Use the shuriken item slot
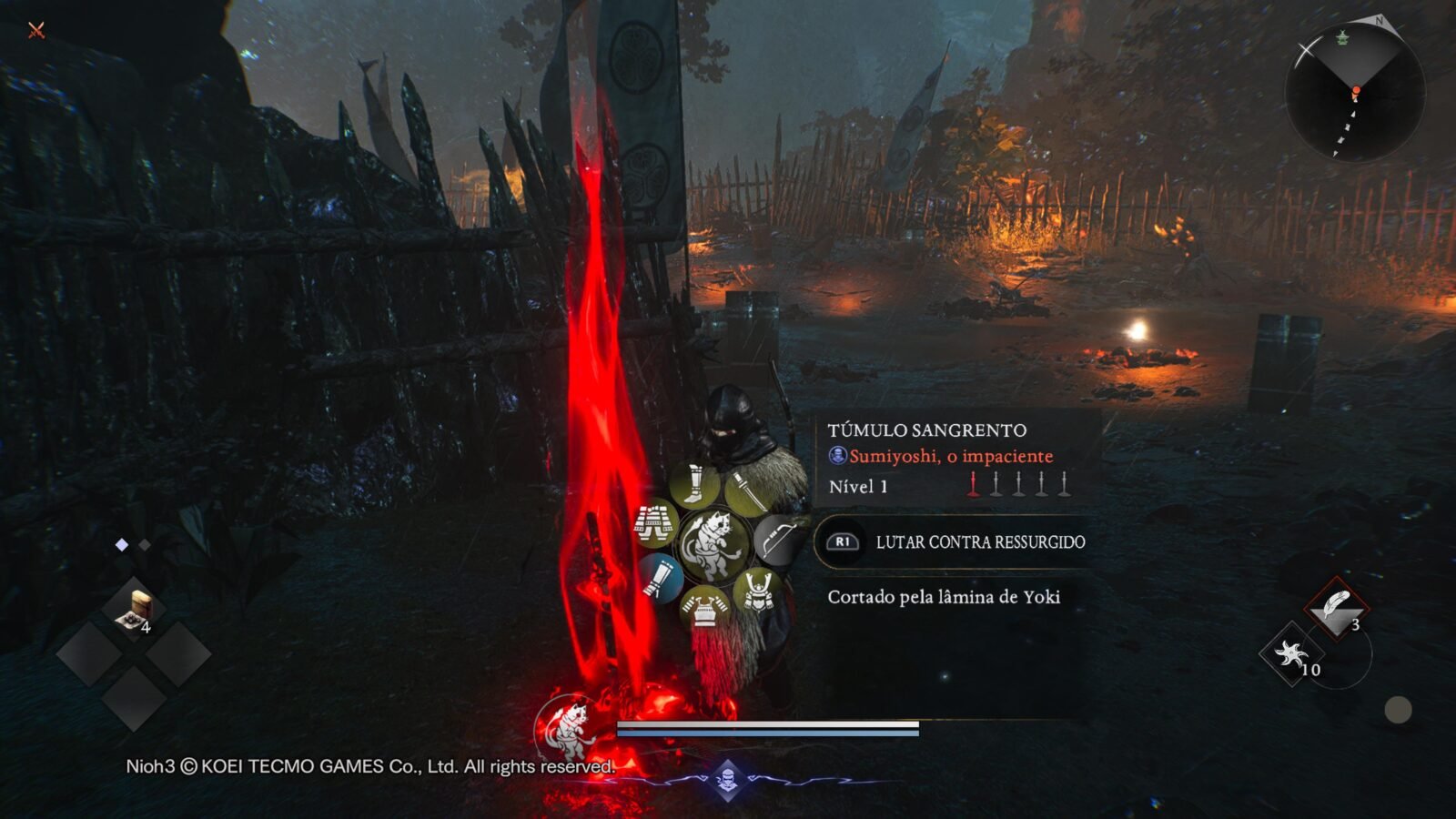This screenshot has width=1456, height=819. pyautogui.click(x=1290, y=653)
